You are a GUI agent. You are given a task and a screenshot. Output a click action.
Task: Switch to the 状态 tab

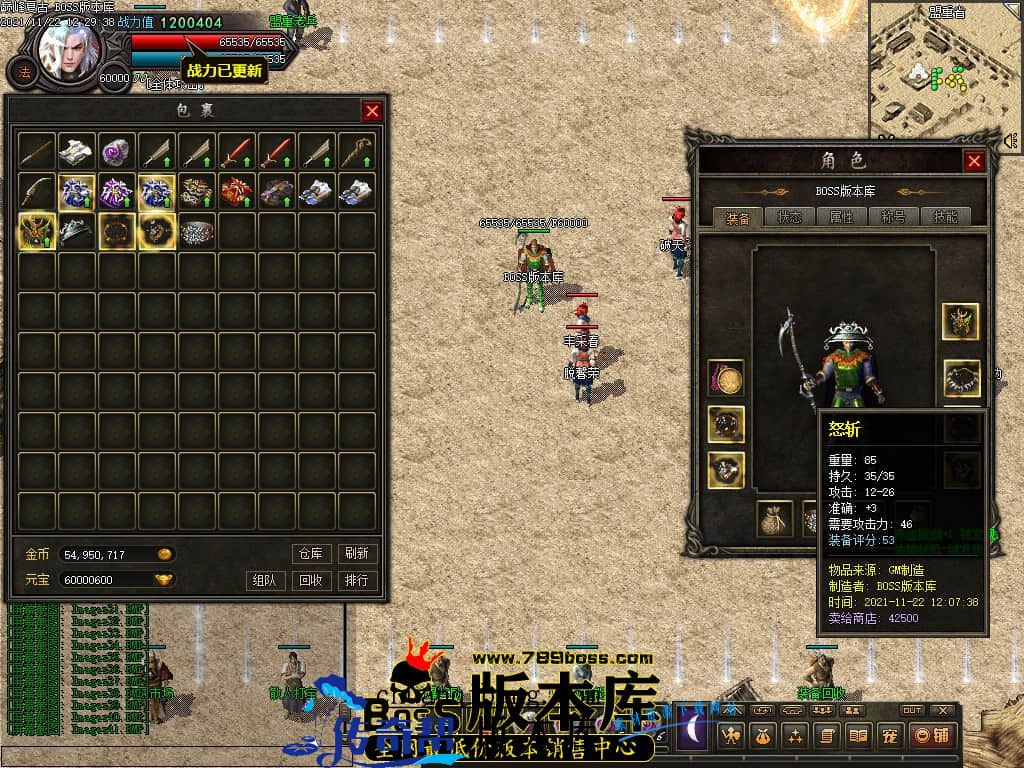pos(789,217)
